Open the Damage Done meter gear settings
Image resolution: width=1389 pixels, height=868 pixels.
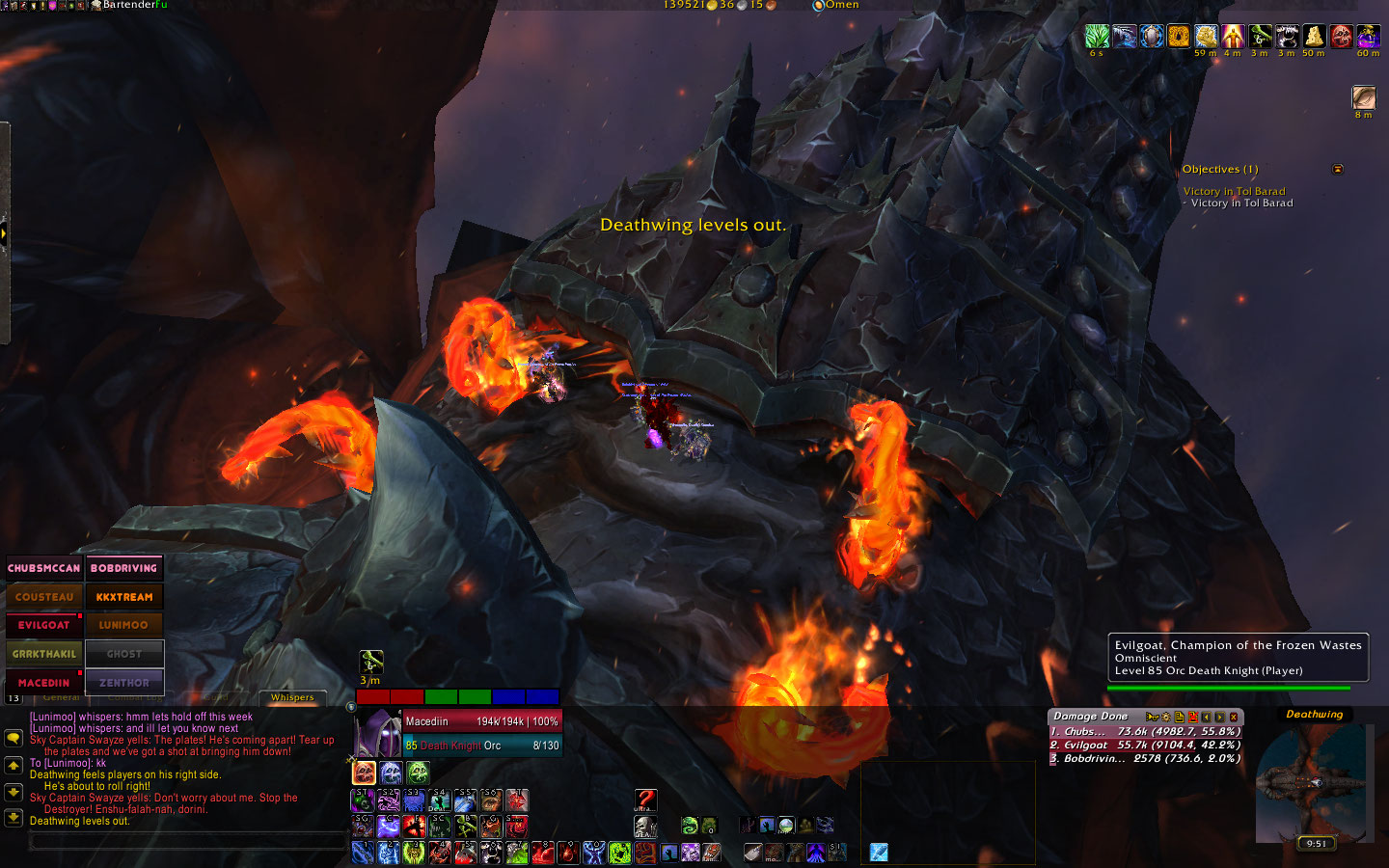(1165, 717)
